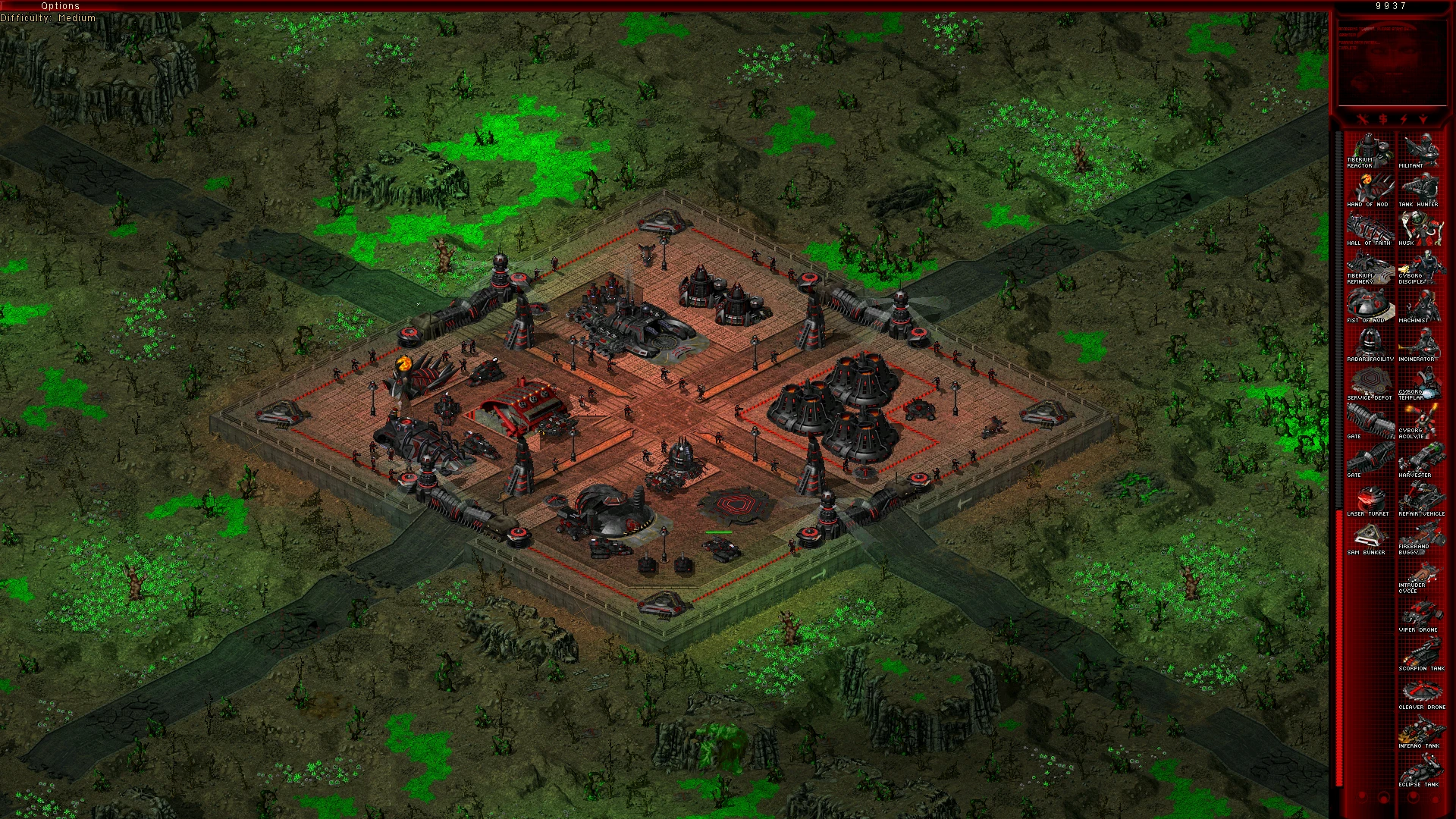This screenshot has width=1456, height=819.
Task: Build a Tiberium Reactor
Action: (1370, 151)
